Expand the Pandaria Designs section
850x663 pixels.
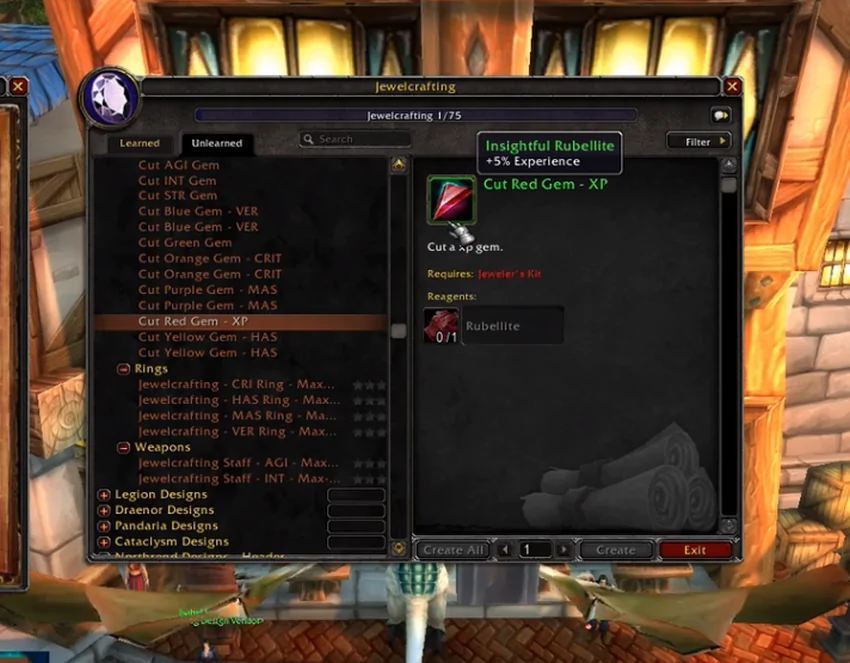tap(104, 526)
